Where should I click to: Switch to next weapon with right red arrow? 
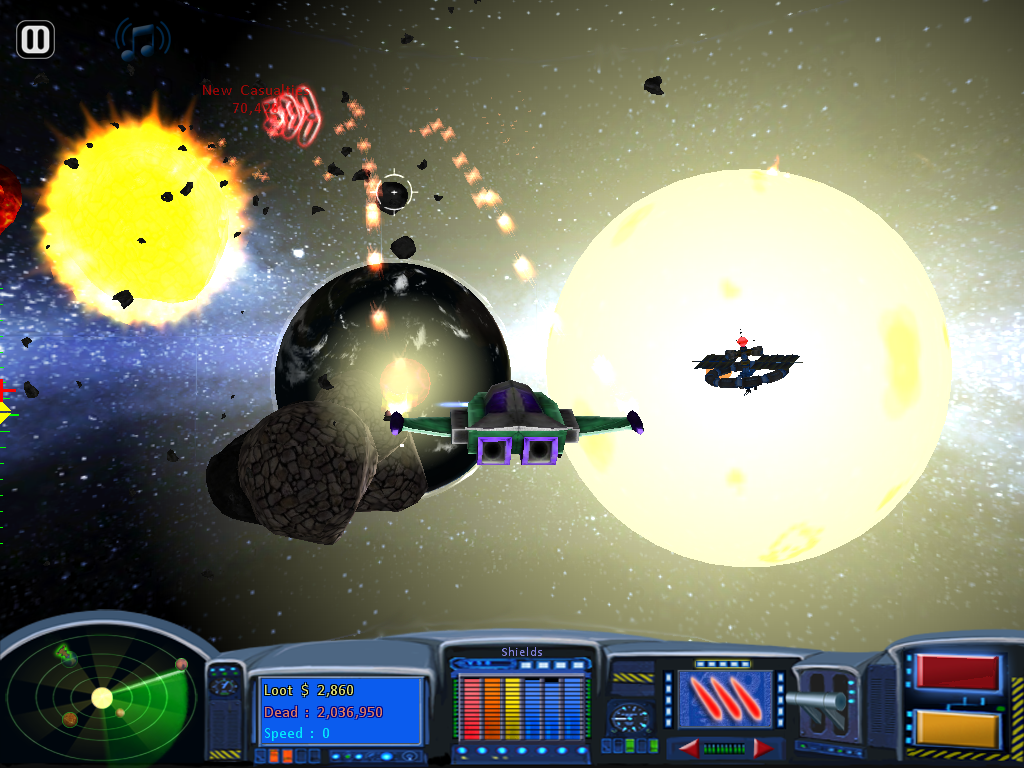tap(763, 748)
